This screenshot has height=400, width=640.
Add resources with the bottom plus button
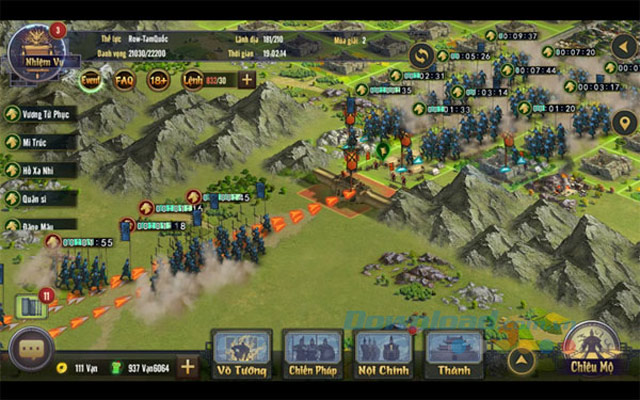tap(187, 366)
